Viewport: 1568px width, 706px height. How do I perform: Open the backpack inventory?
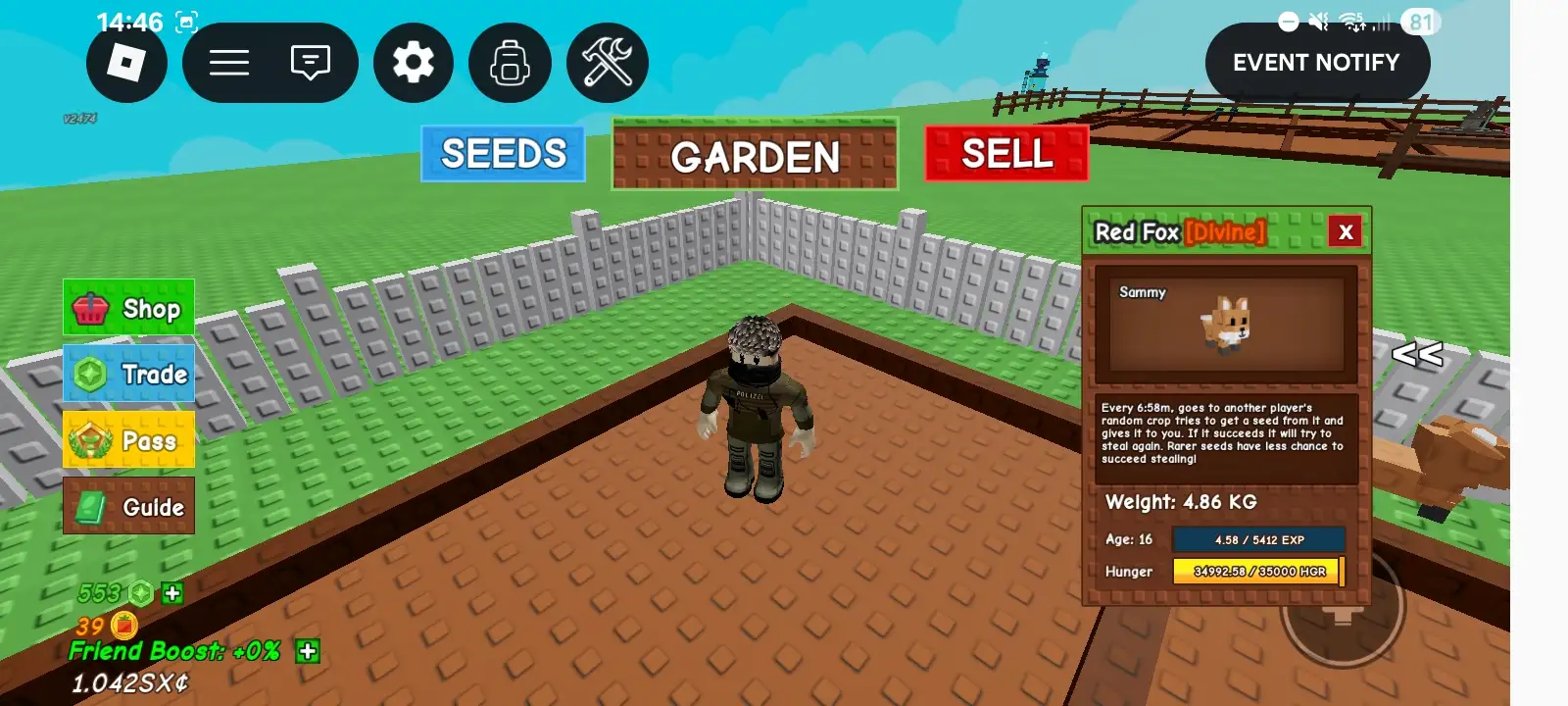coord(510,64)
